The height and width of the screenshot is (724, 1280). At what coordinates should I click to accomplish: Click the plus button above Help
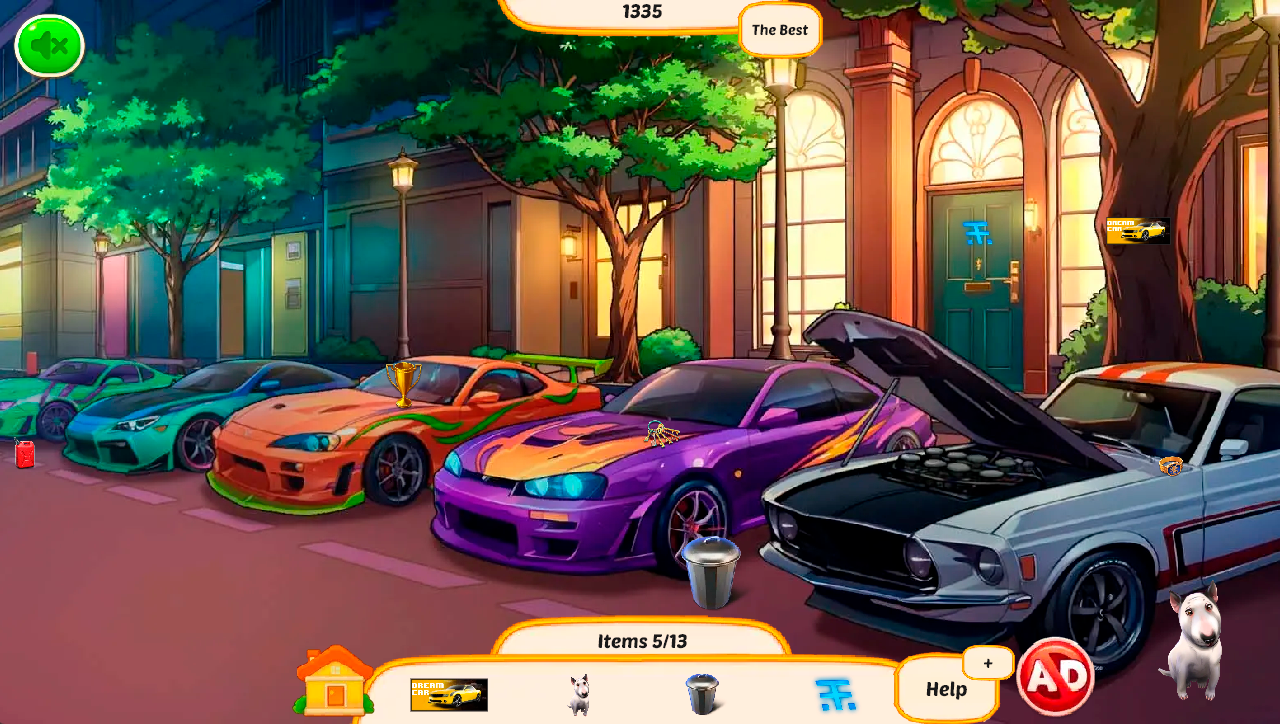point(986,662)
